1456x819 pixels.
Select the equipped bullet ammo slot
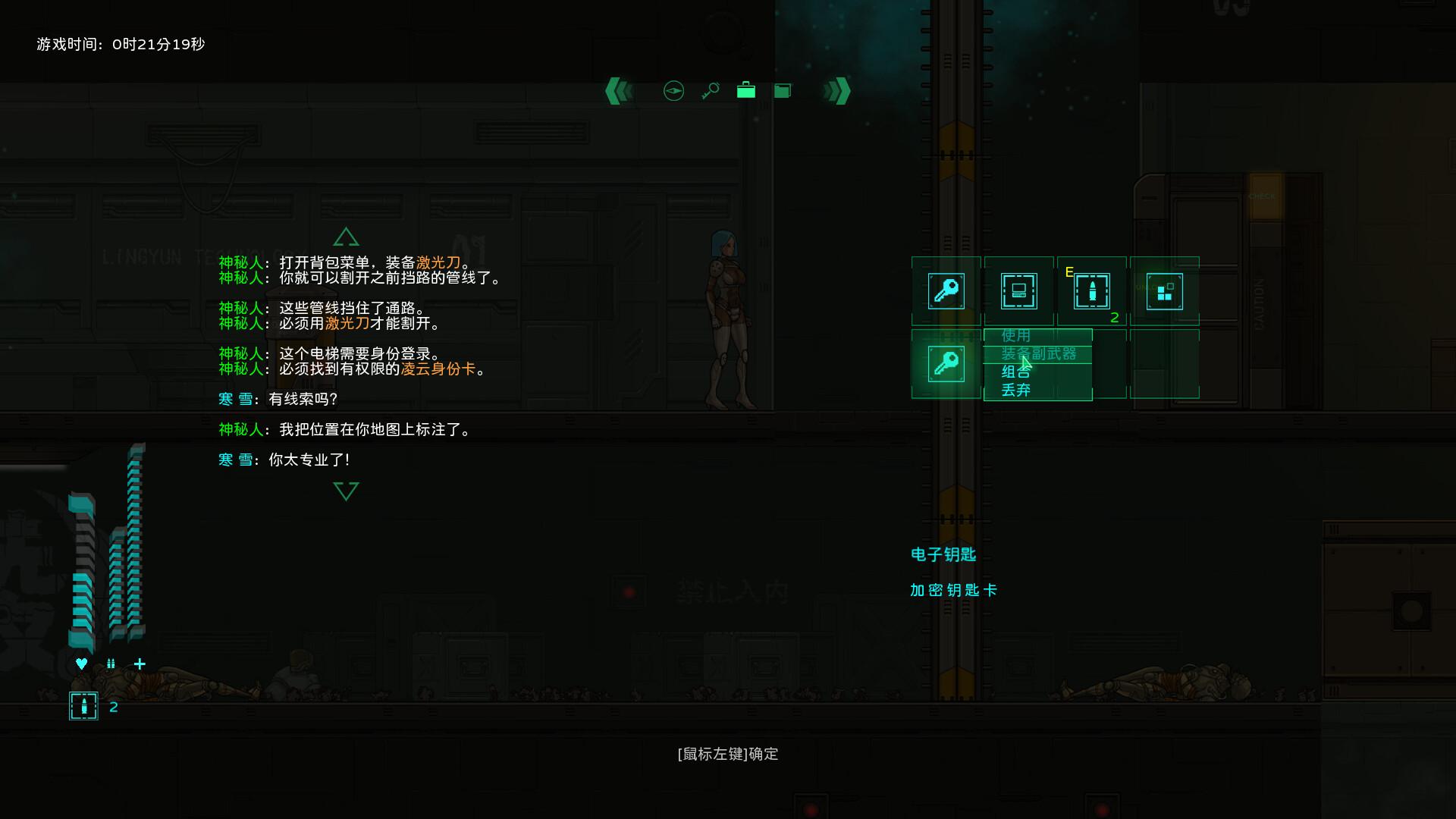pyautogui.click(x=1091, y=291)
